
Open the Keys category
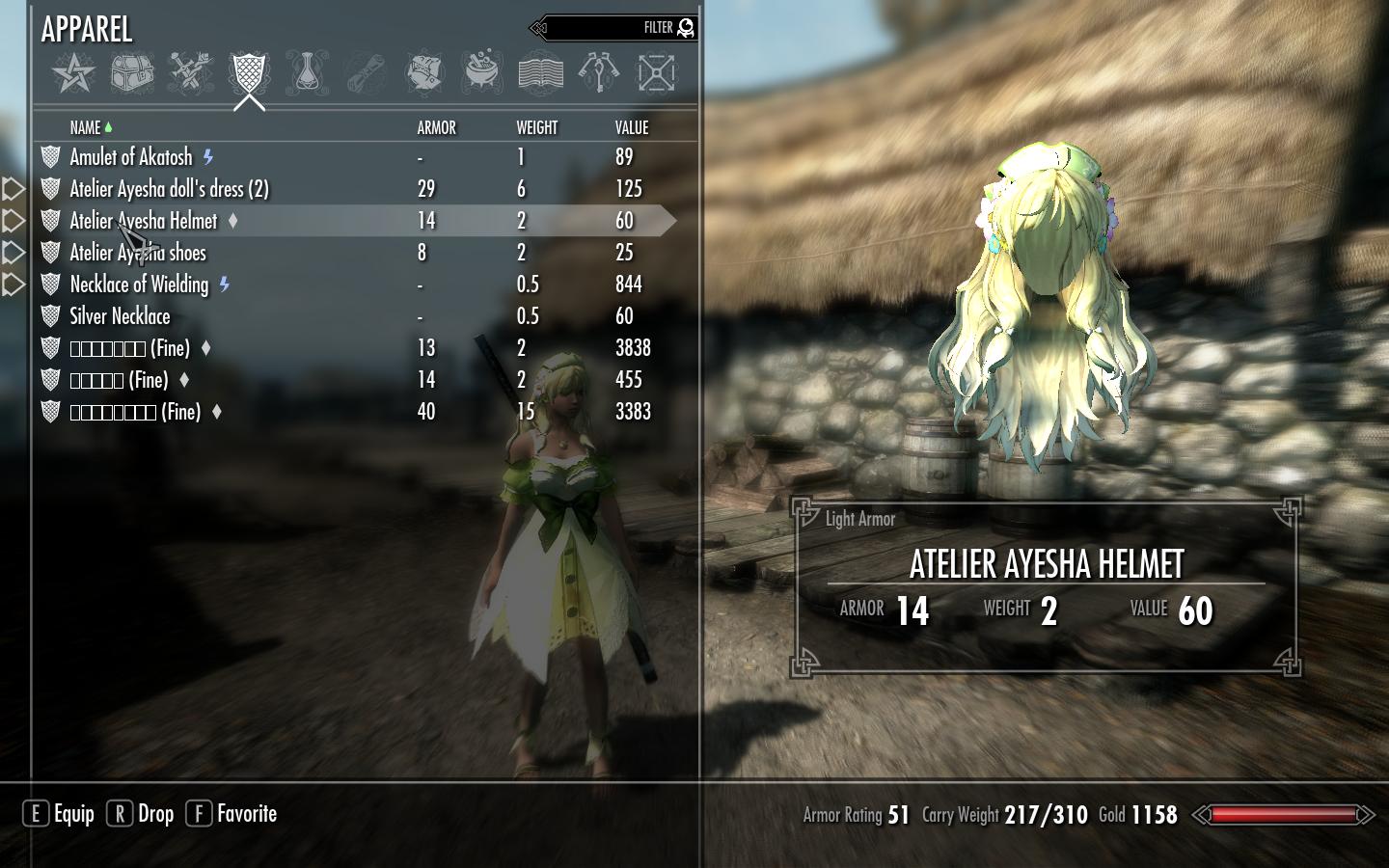pyautogui.click(x=598, y=73)
